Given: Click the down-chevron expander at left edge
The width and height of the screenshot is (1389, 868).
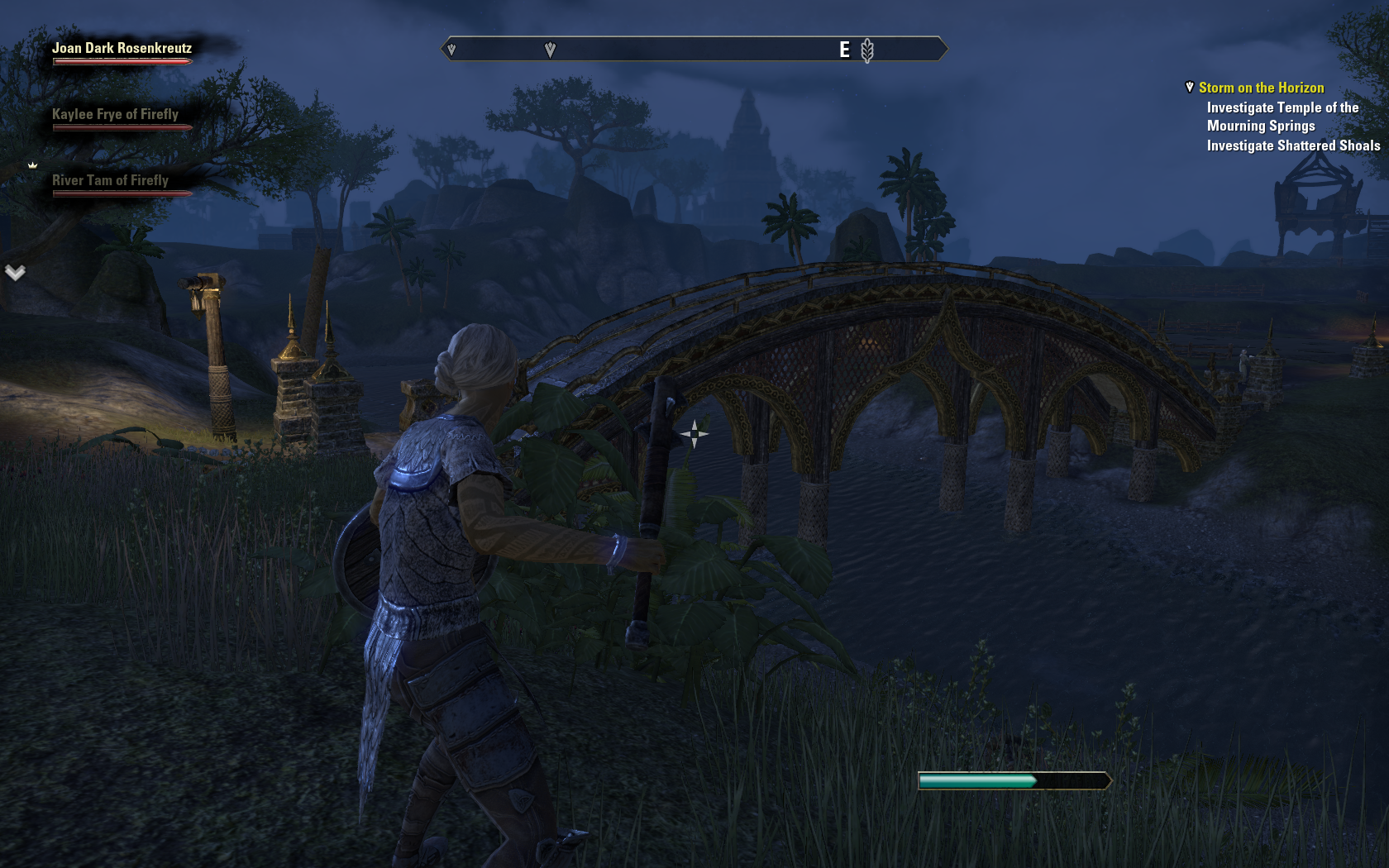Looking at the screenshot, I should tap(15, 272).
